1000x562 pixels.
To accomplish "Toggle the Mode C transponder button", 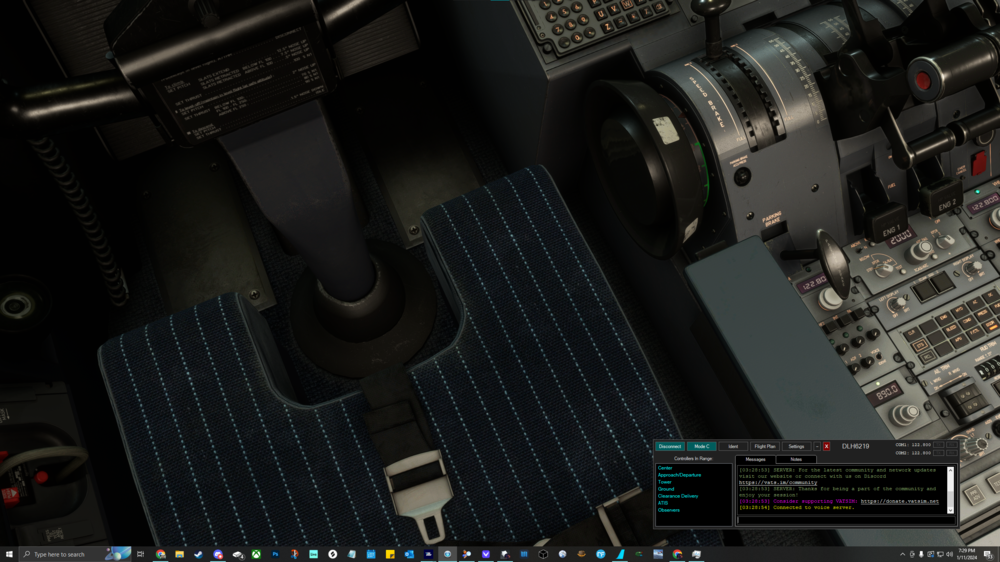I will [x=702, y=446].
